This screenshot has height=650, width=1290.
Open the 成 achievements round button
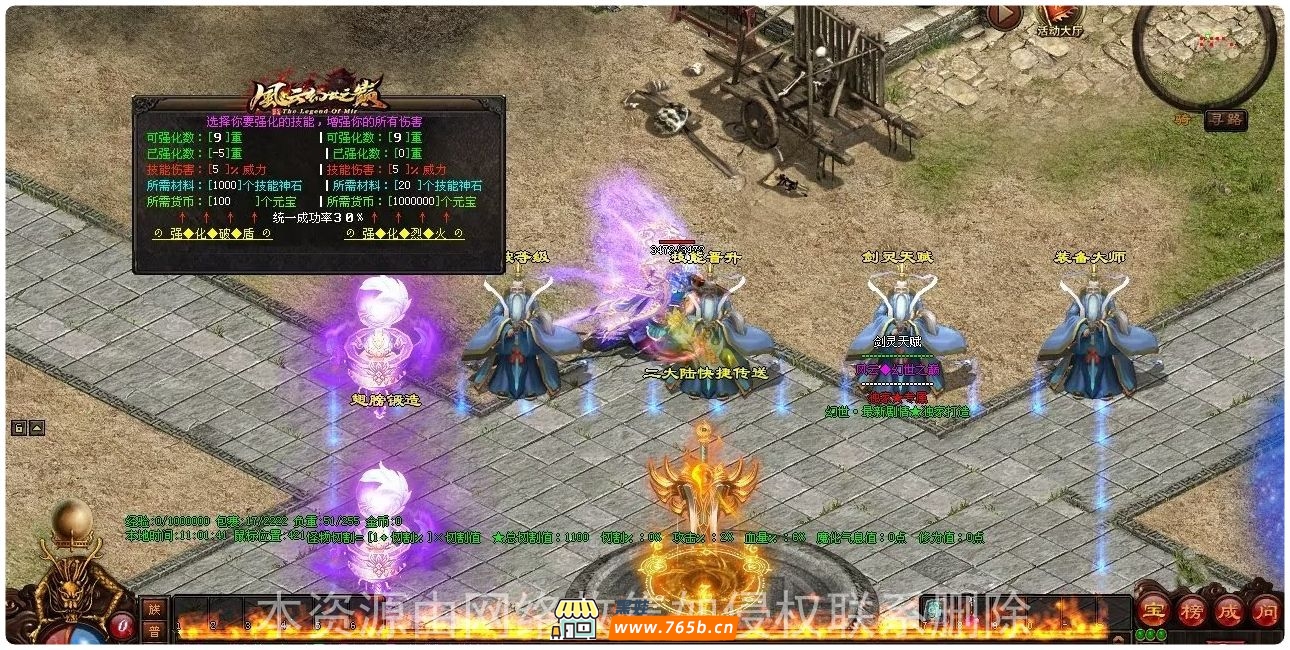(x=1229, y=609)
